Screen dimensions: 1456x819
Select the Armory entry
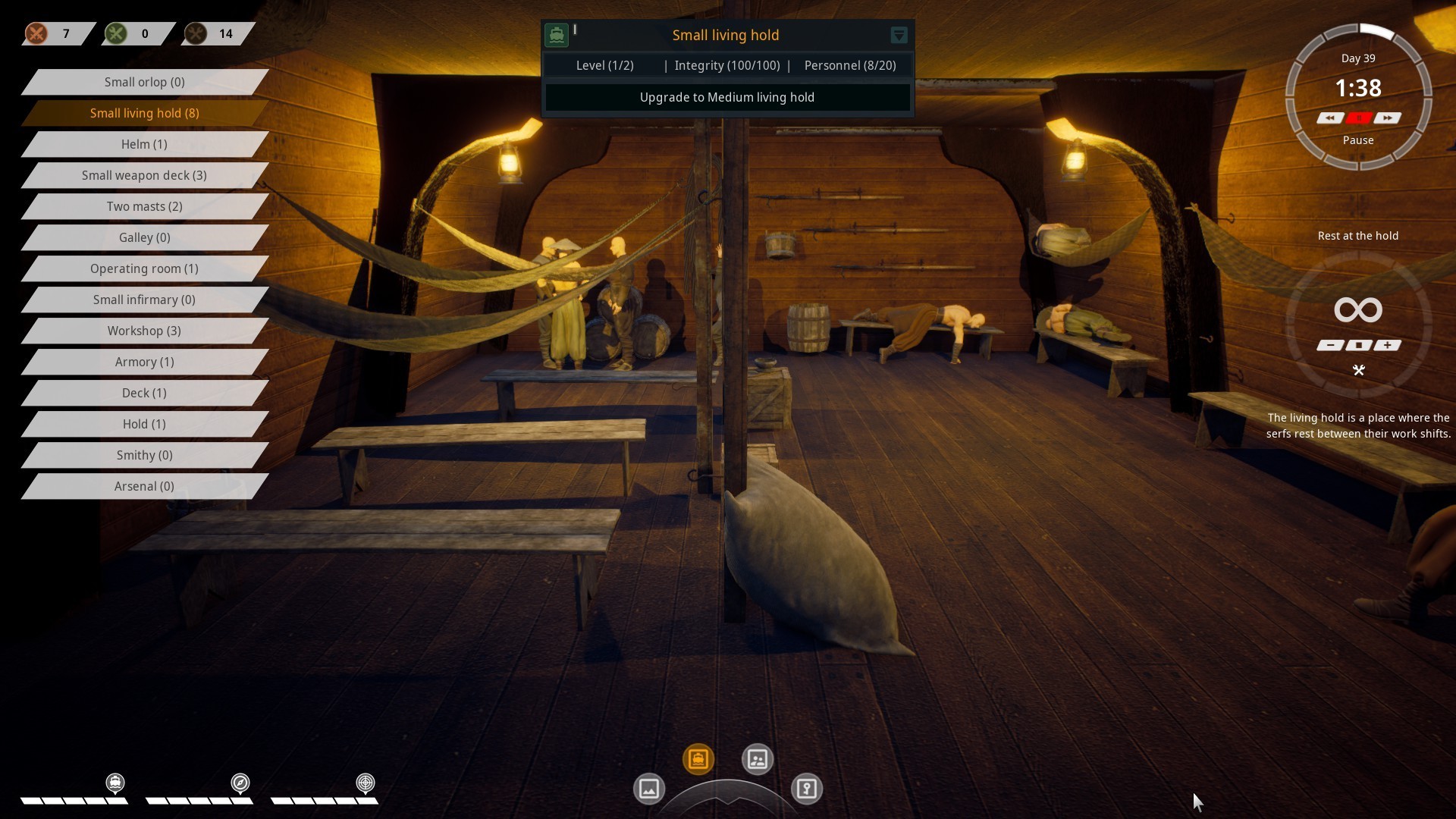[x=144, y=362]
